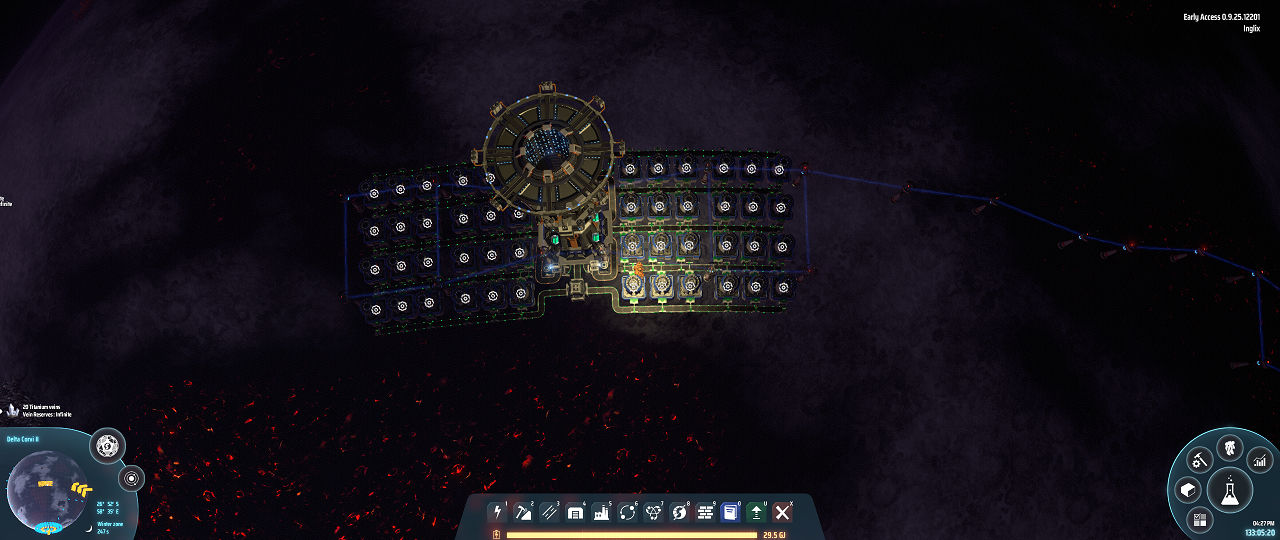Open the blue blueprint book button

731,512
